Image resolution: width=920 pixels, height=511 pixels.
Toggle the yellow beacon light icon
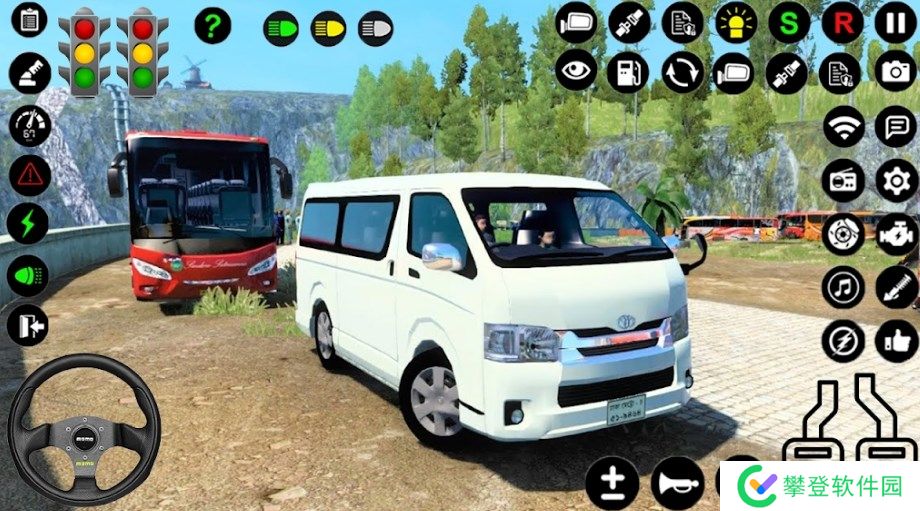(736, 21)
